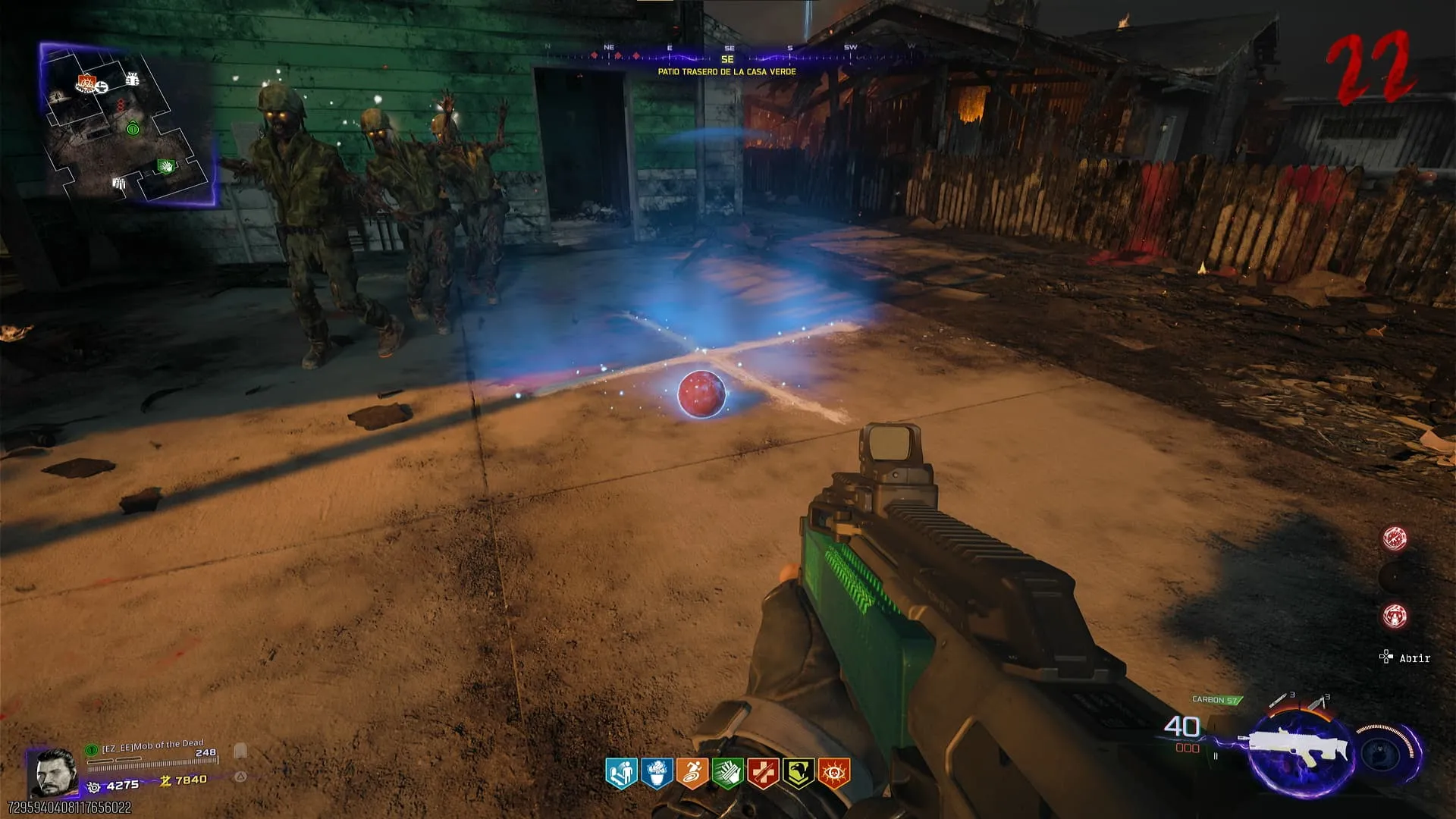This screenshot has height=819, width=1456.
Task: Select the green hand perk marker on minimap
Action: [x=166, y=165]
